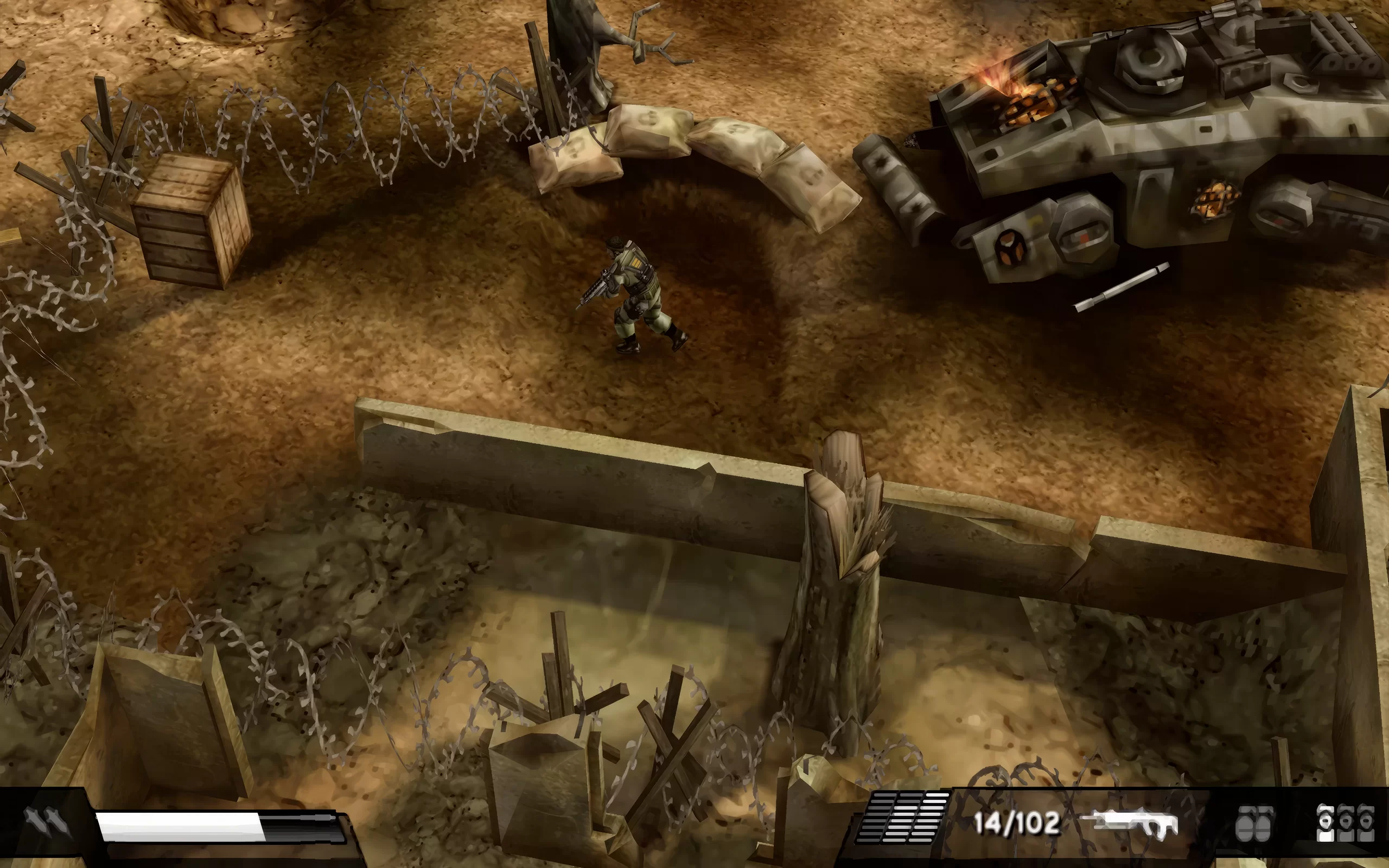Click the twin syringes icon beside health bar
Image resolution: width=1389 pixels, height=868 pixels.
point(48,822)
